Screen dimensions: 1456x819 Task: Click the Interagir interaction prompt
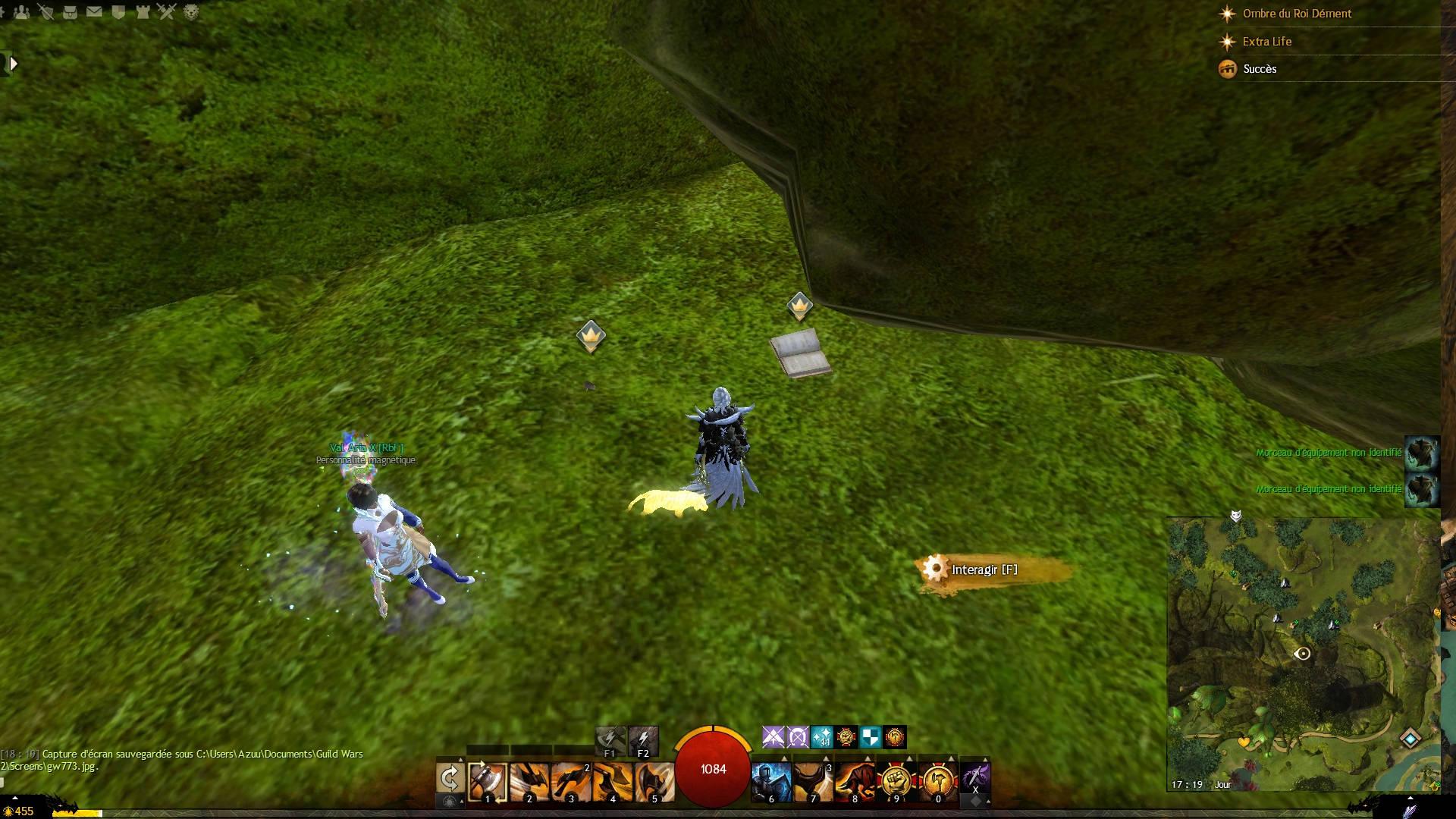pyautogui.click(x=984, y=570)
